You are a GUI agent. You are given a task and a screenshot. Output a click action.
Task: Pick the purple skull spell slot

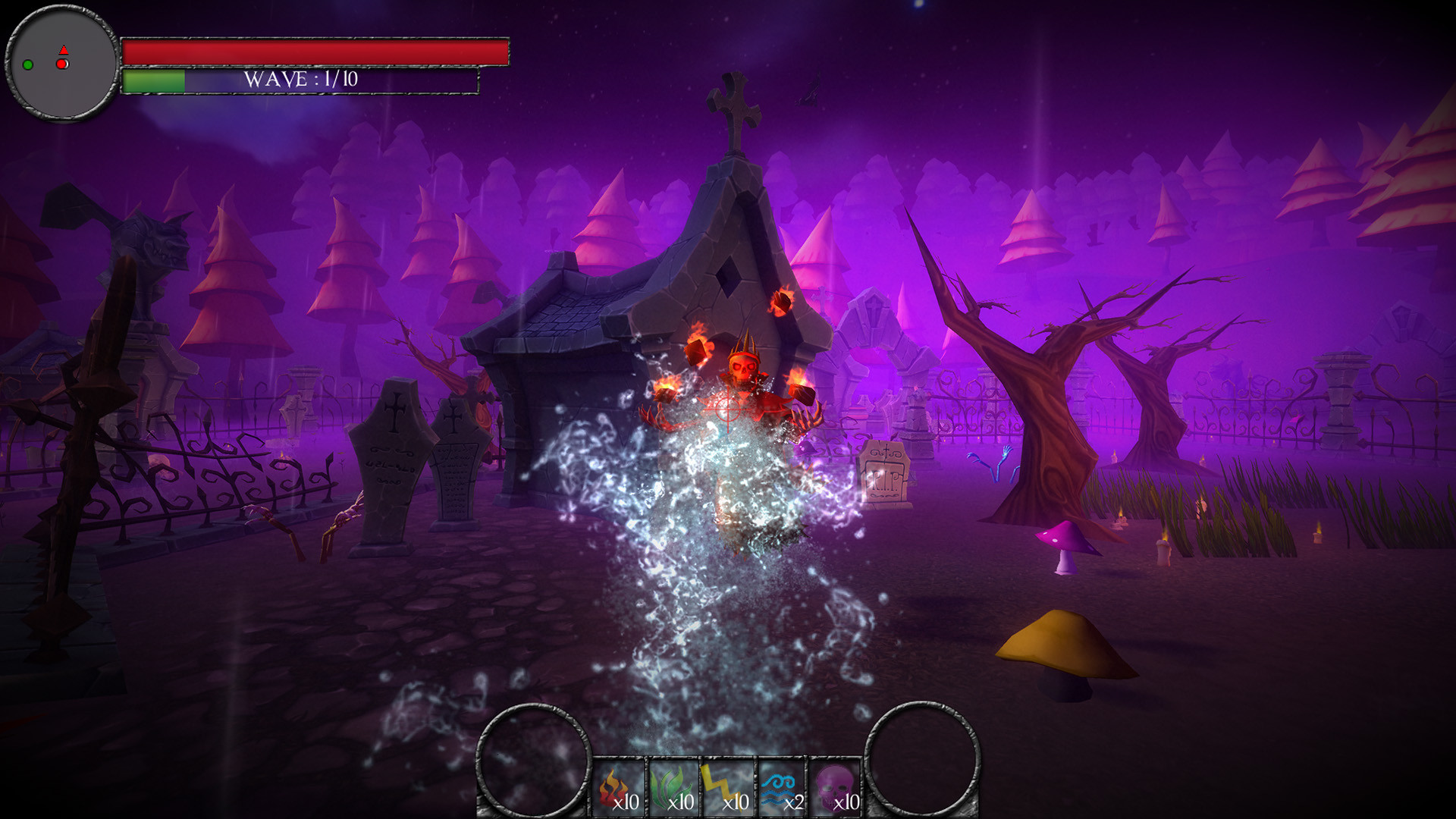pos(836,789)
